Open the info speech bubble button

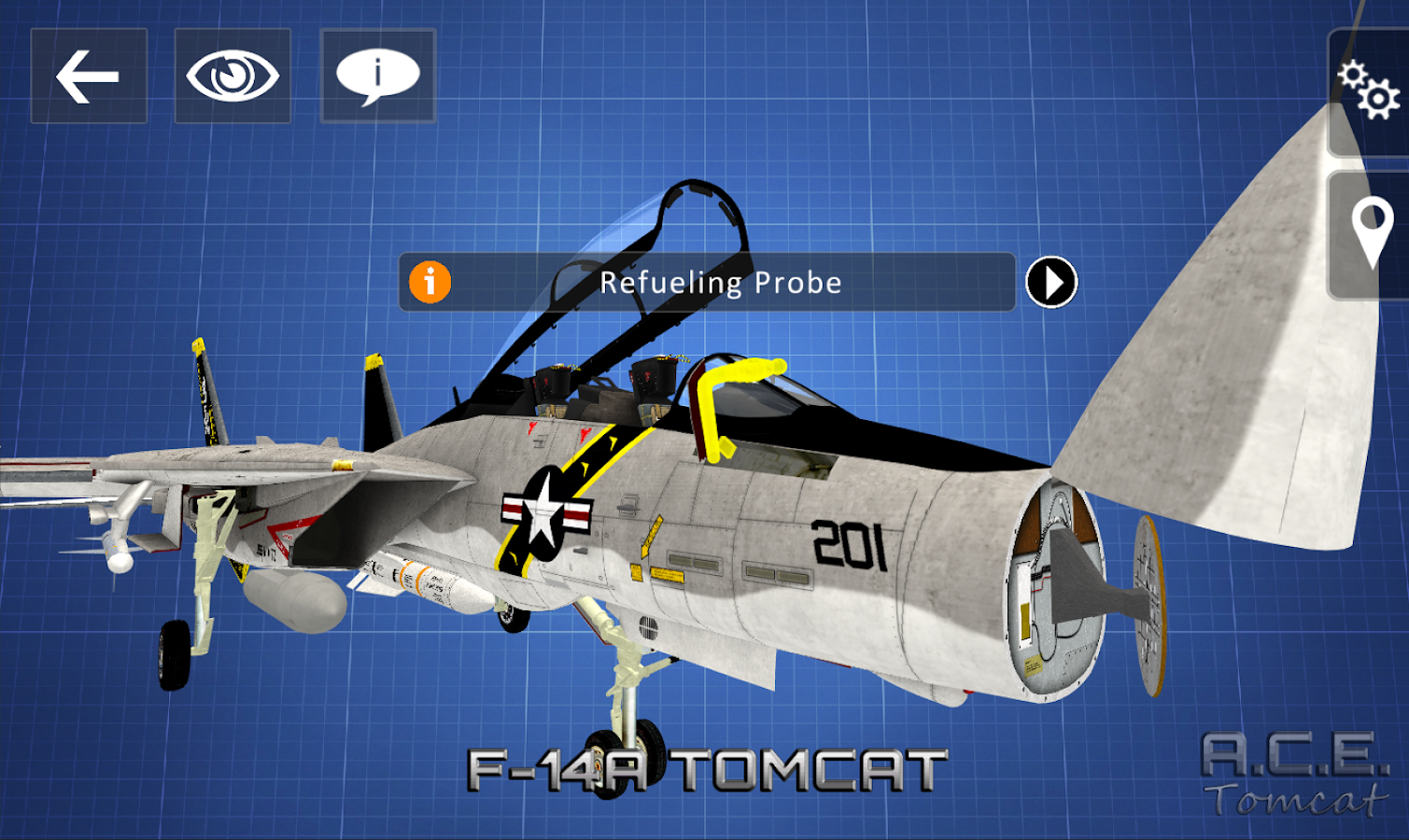(377, 76)
